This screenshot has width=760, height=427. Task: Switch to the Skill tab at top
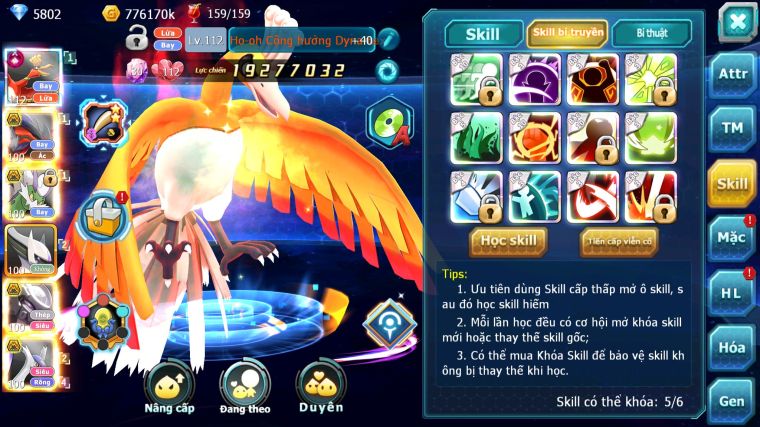482,33
